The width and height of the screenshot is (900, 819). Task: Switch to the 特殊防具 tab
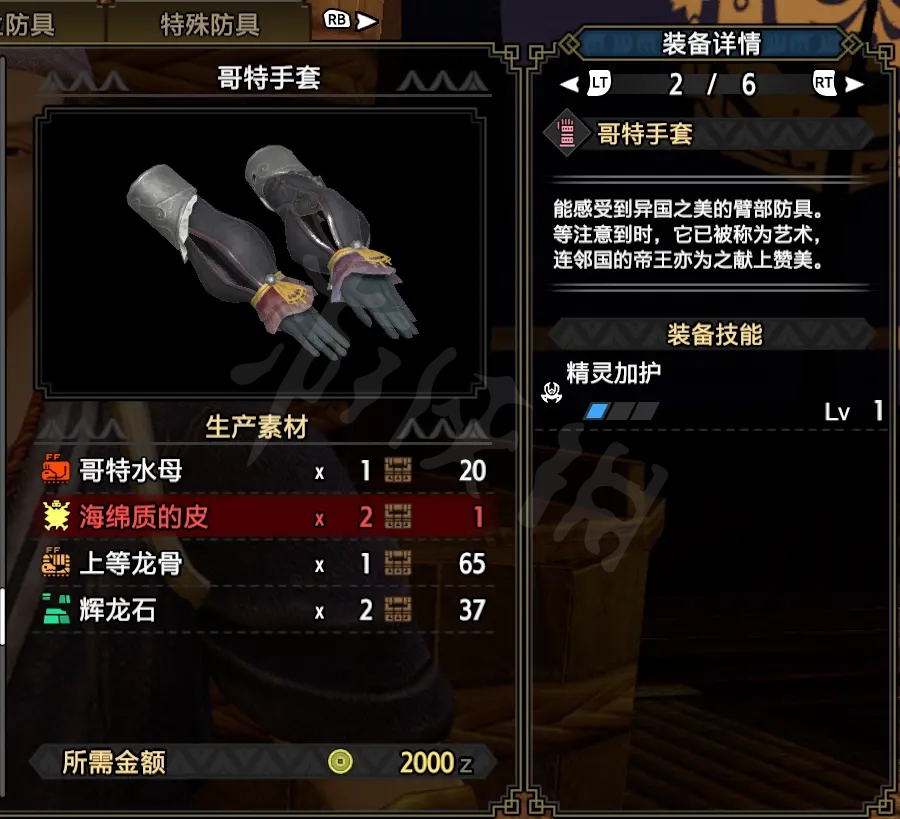point(209,23)
